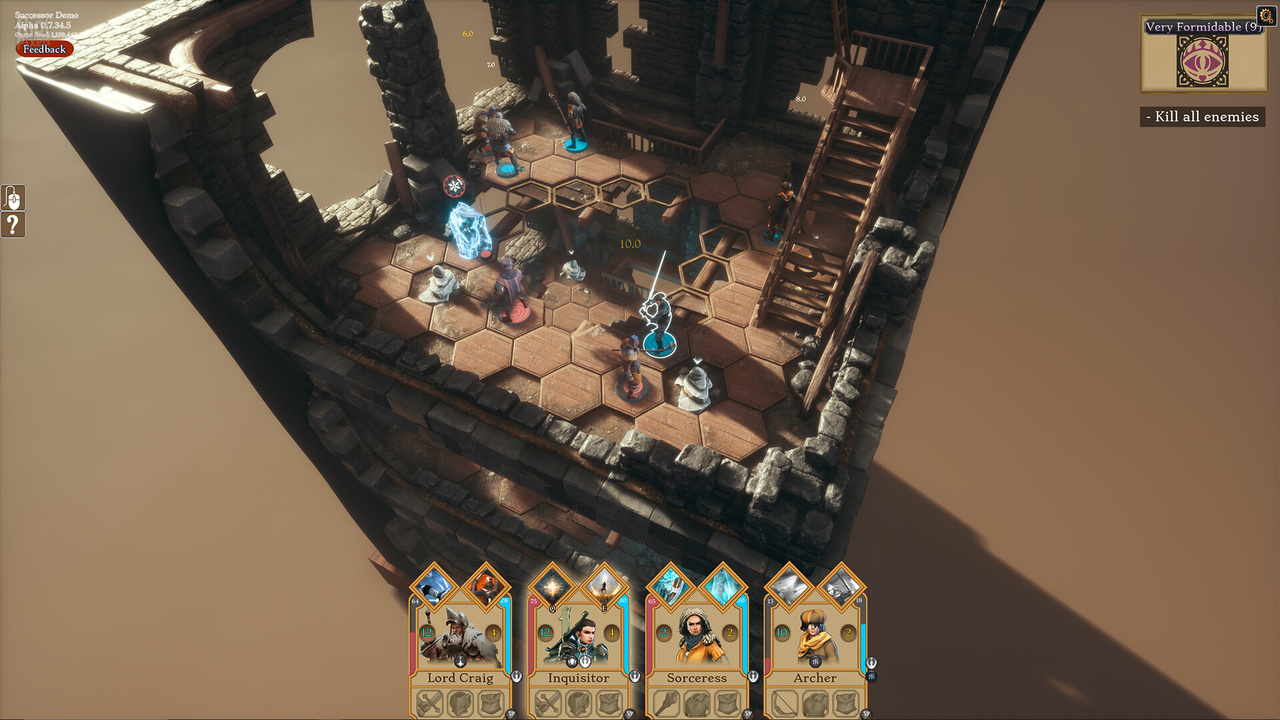Use the Inquisitor's light pillar ability
Screen dimensions: 1280x720
605,587
